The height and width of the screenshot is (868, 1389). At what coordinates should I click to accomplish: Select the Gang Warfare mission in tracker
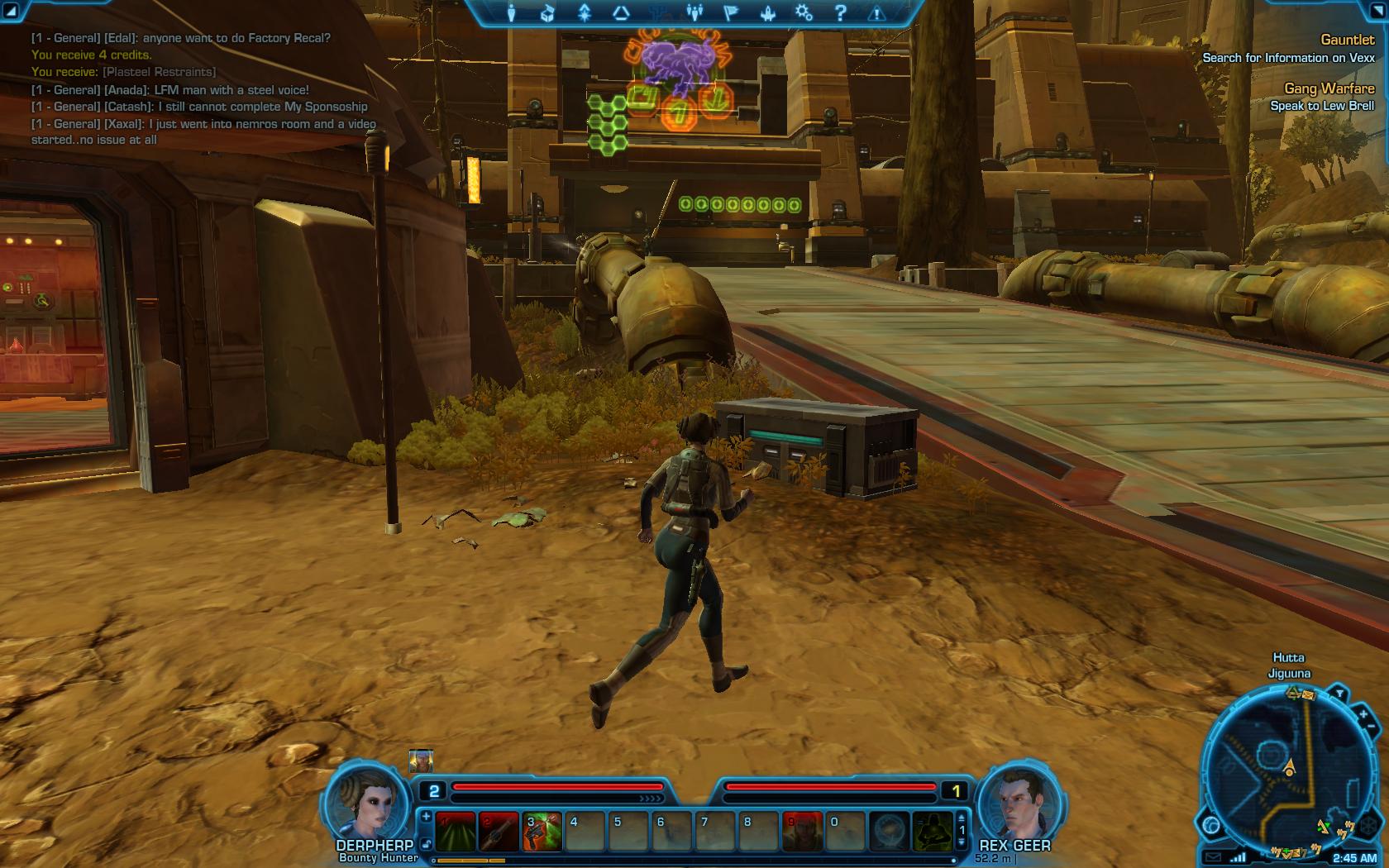click(1329, 88)
